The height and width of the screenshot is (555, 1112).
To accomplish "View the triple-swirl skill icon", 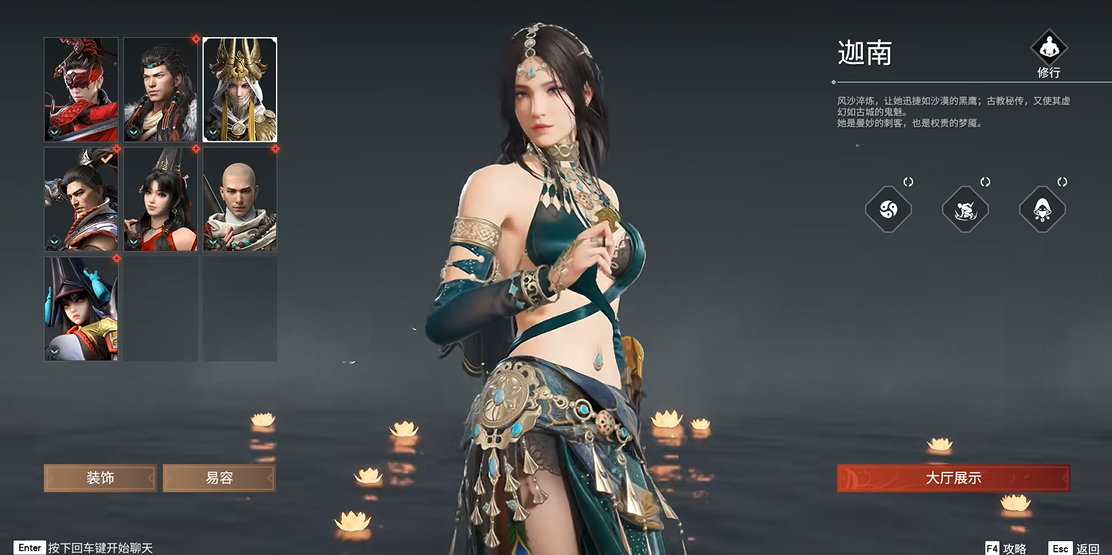I will [x=888, y=209].
